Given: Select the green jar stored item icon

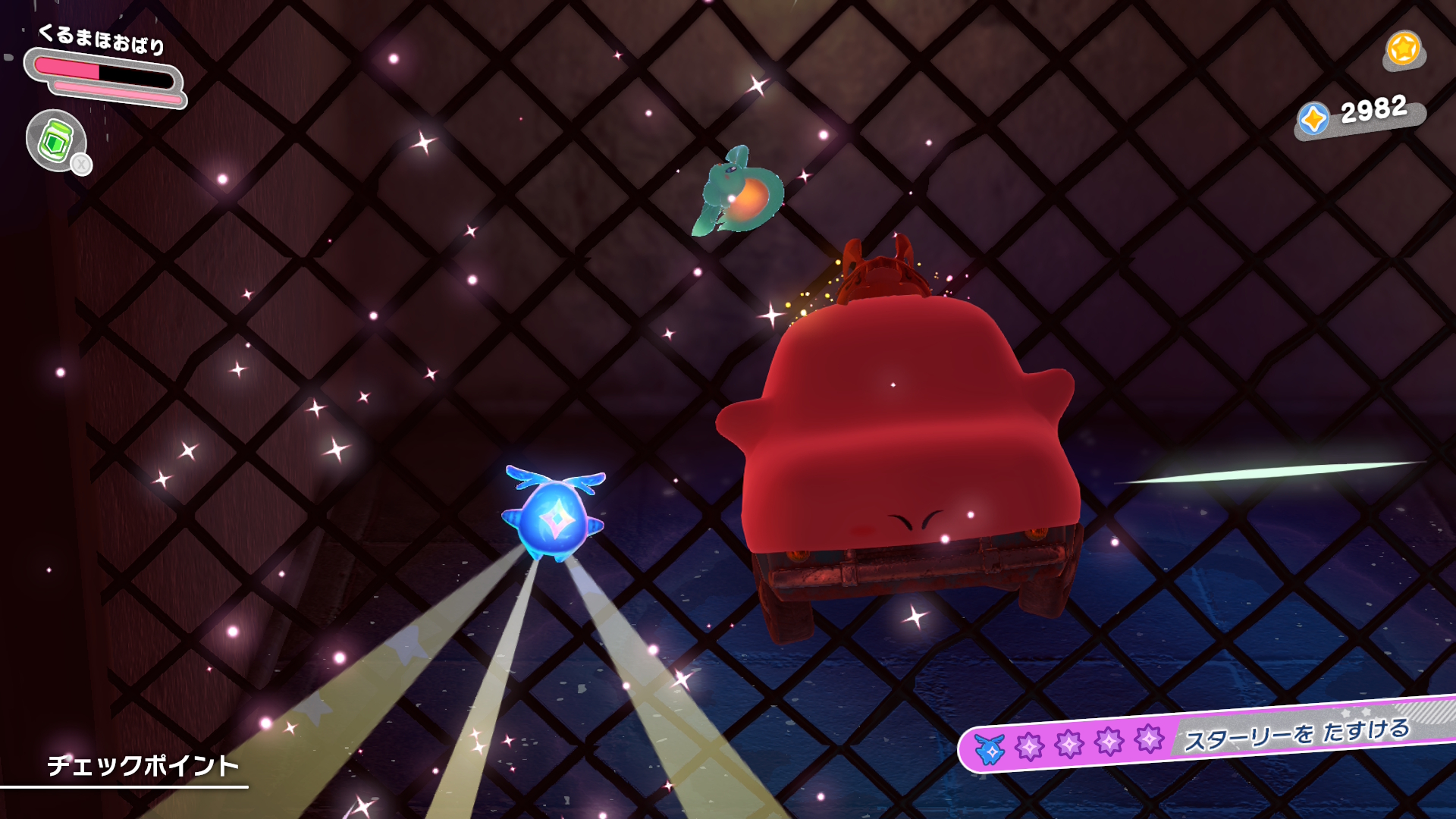Looking at the screenshot, I should pos(56,140).
